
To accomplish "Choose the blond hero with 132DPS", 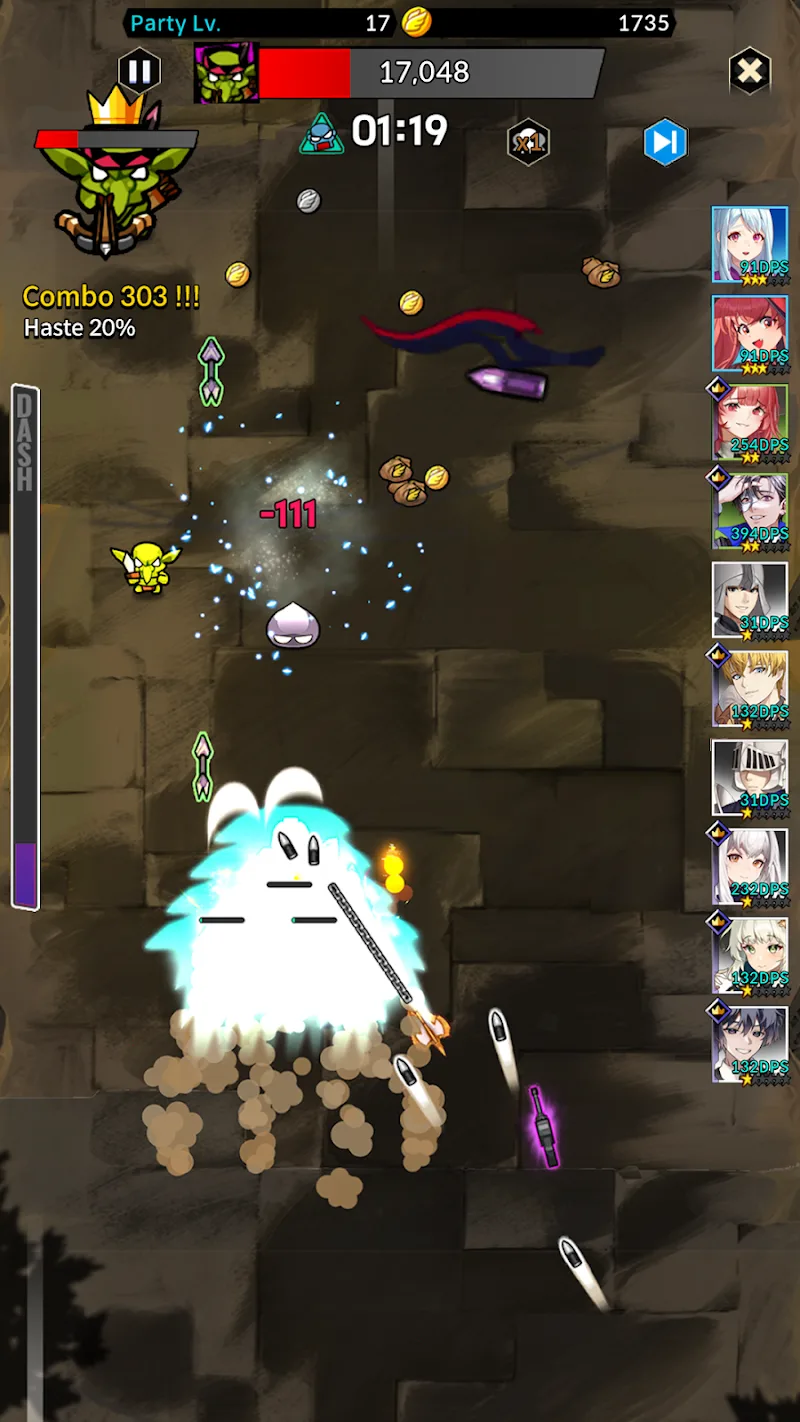I will (x=750, y=689).
